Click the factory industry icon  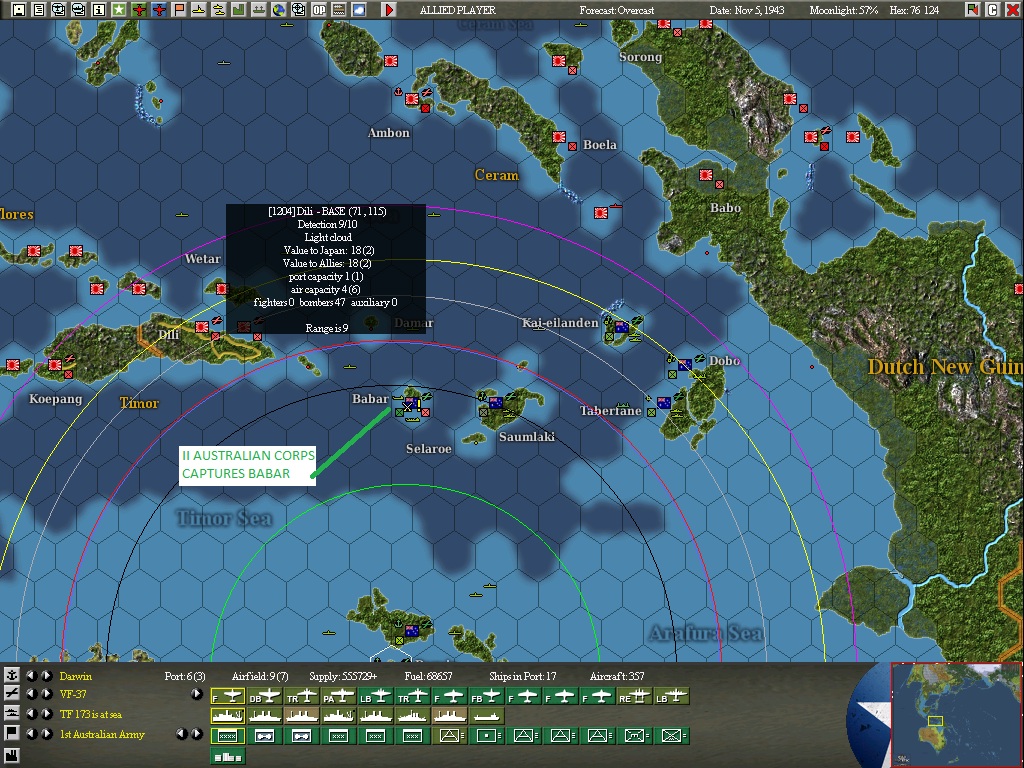[11, 752]
